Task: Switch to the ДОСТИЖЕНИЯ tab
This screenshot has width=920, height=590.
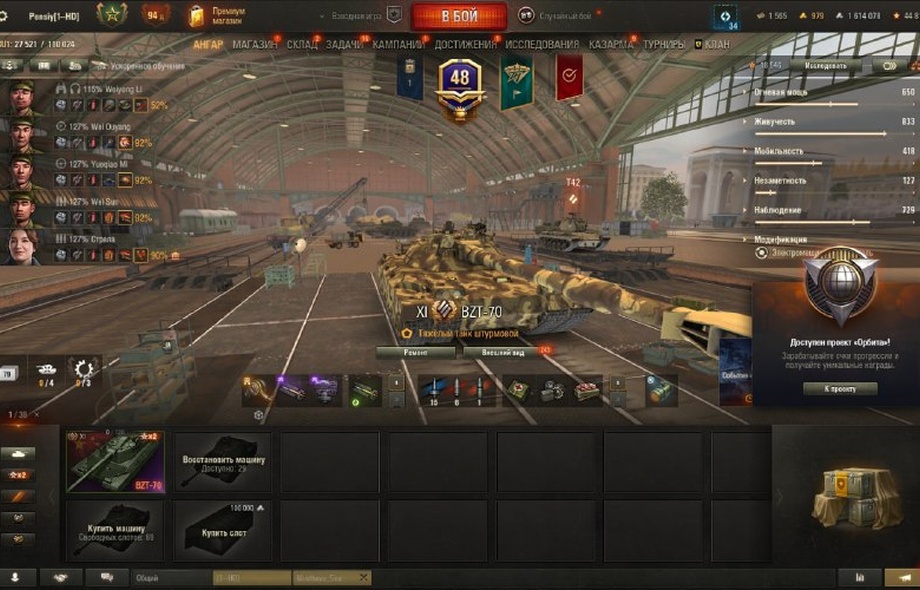Action: (465, 45)
